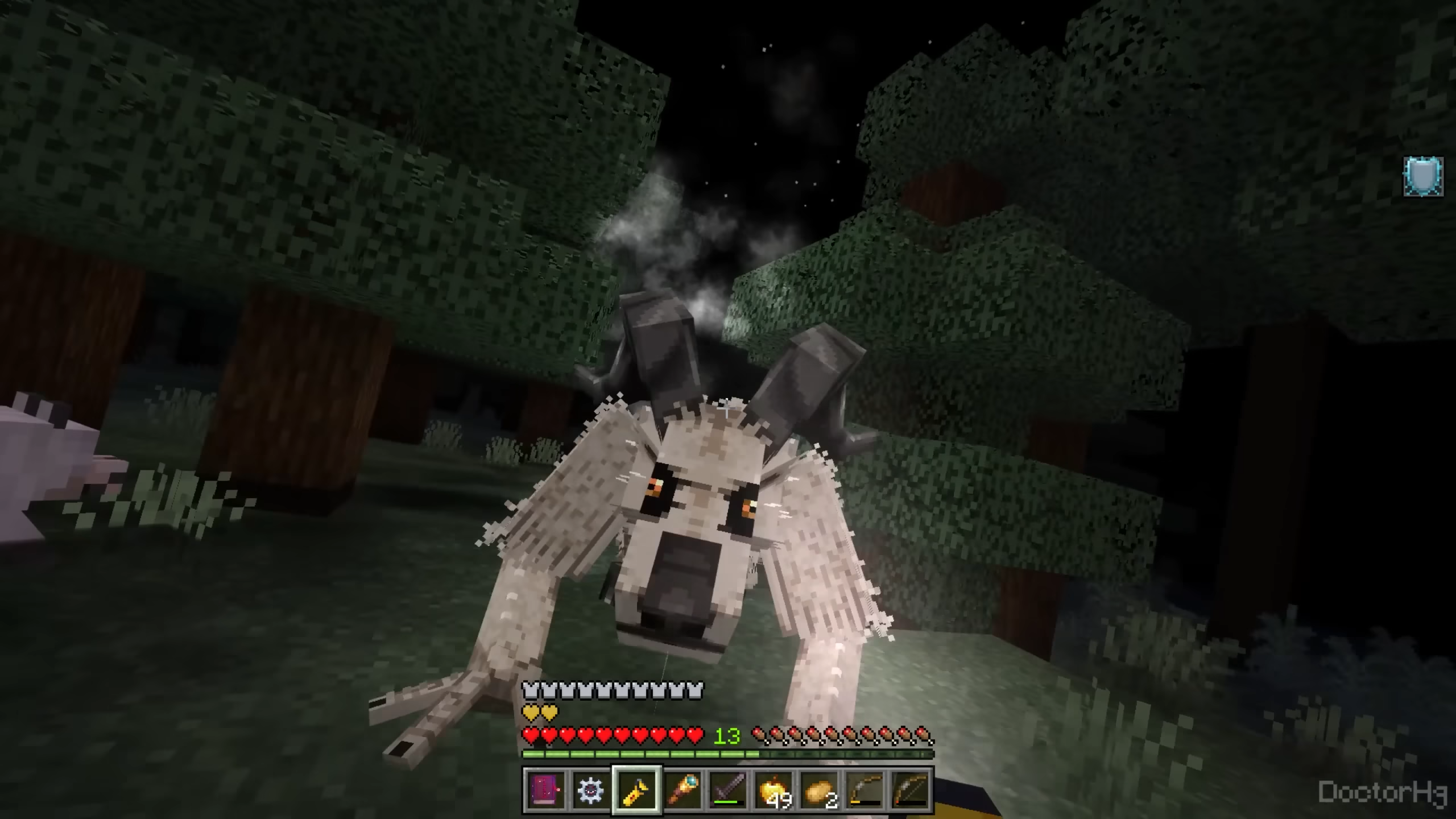This screenshot has width=1456, height=819.
Task: Click the blue status effect icon top right
Action: pyautogui.click(x=1424, y=177)
